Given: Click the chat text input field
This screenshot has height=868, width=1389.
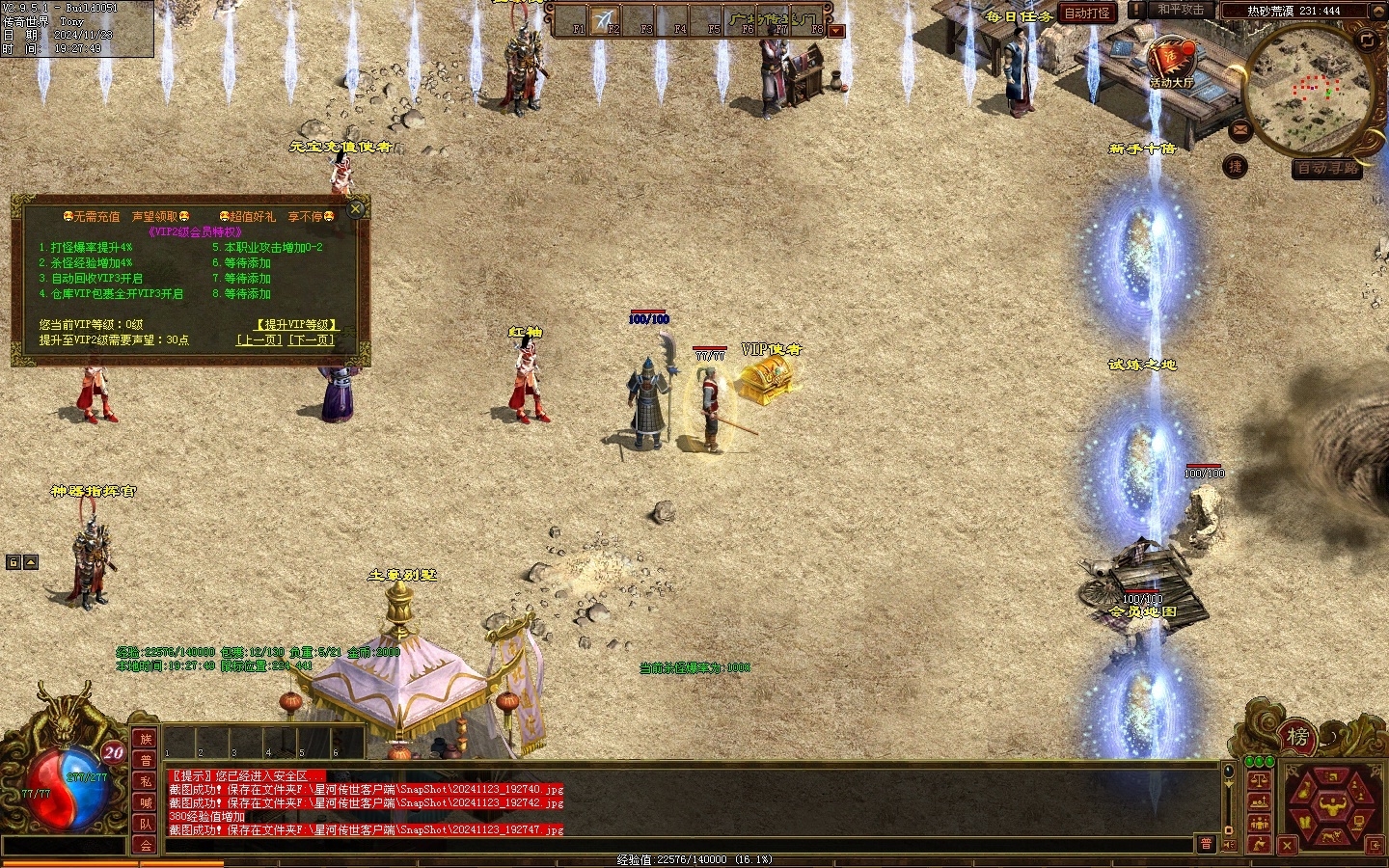Looking at the screenshot, I should click(675, 845).
